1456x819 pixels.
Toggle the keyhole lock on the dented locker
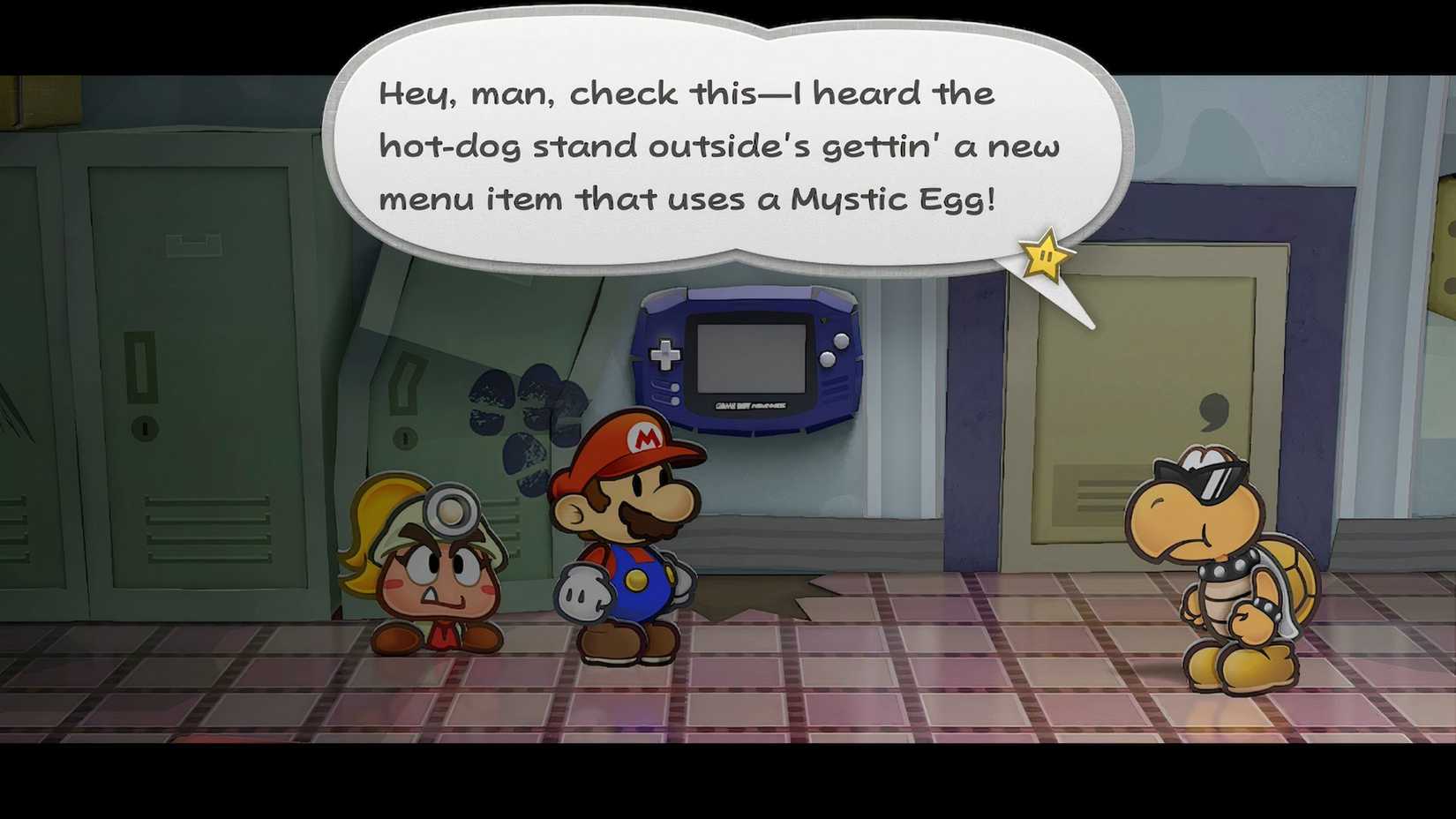click(406, 436)
